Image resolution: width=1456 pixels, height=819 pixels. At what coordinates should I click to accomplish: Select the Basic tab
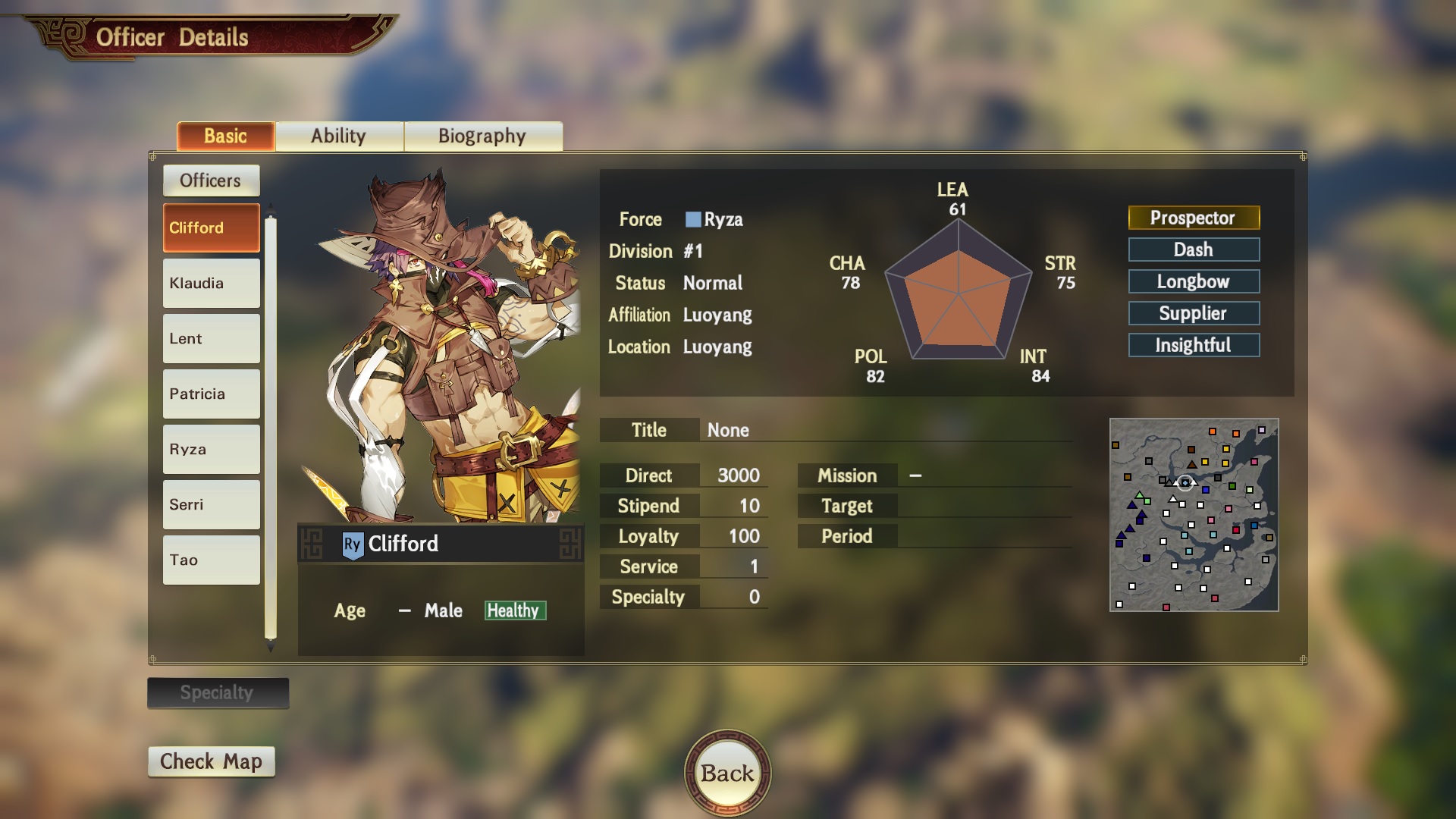[x=225, y=136]
